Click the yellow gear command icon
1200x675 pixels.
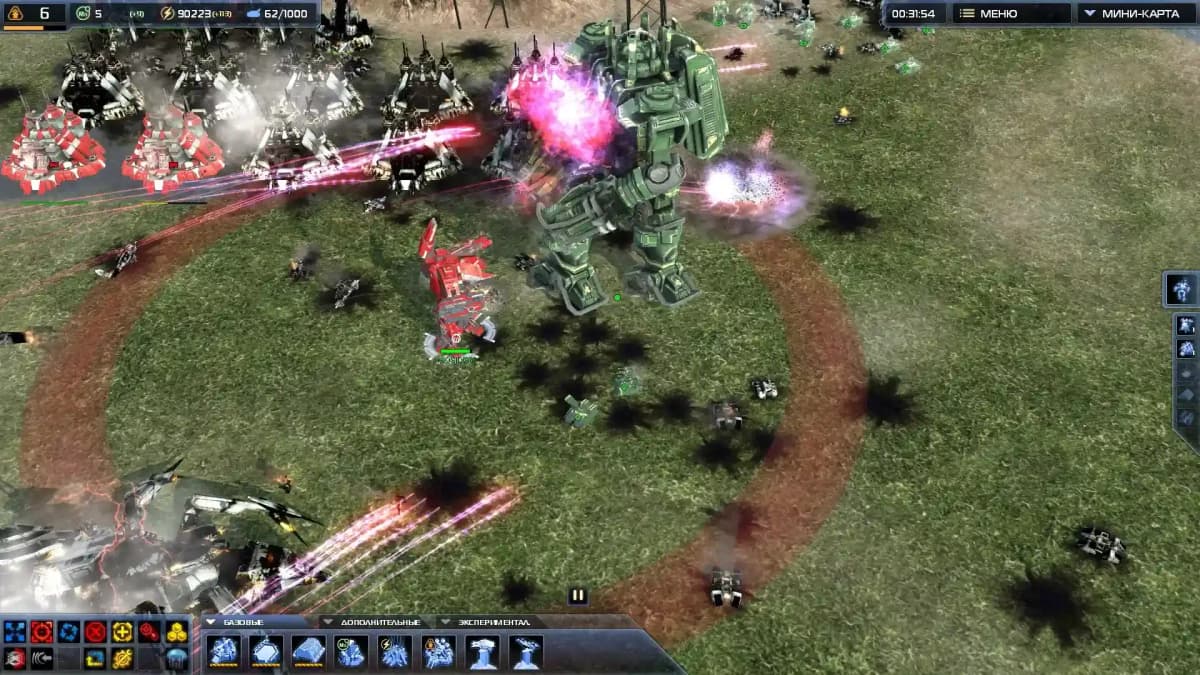[x=123, y=658]
